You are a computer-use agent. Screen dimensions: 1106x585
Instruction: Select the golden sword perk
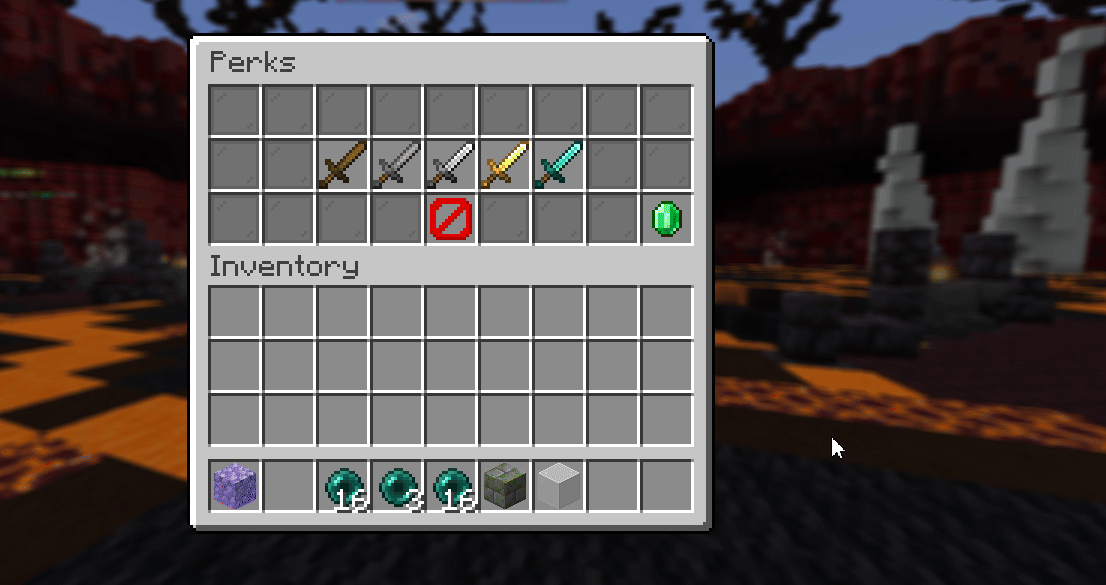coord(505,165)
